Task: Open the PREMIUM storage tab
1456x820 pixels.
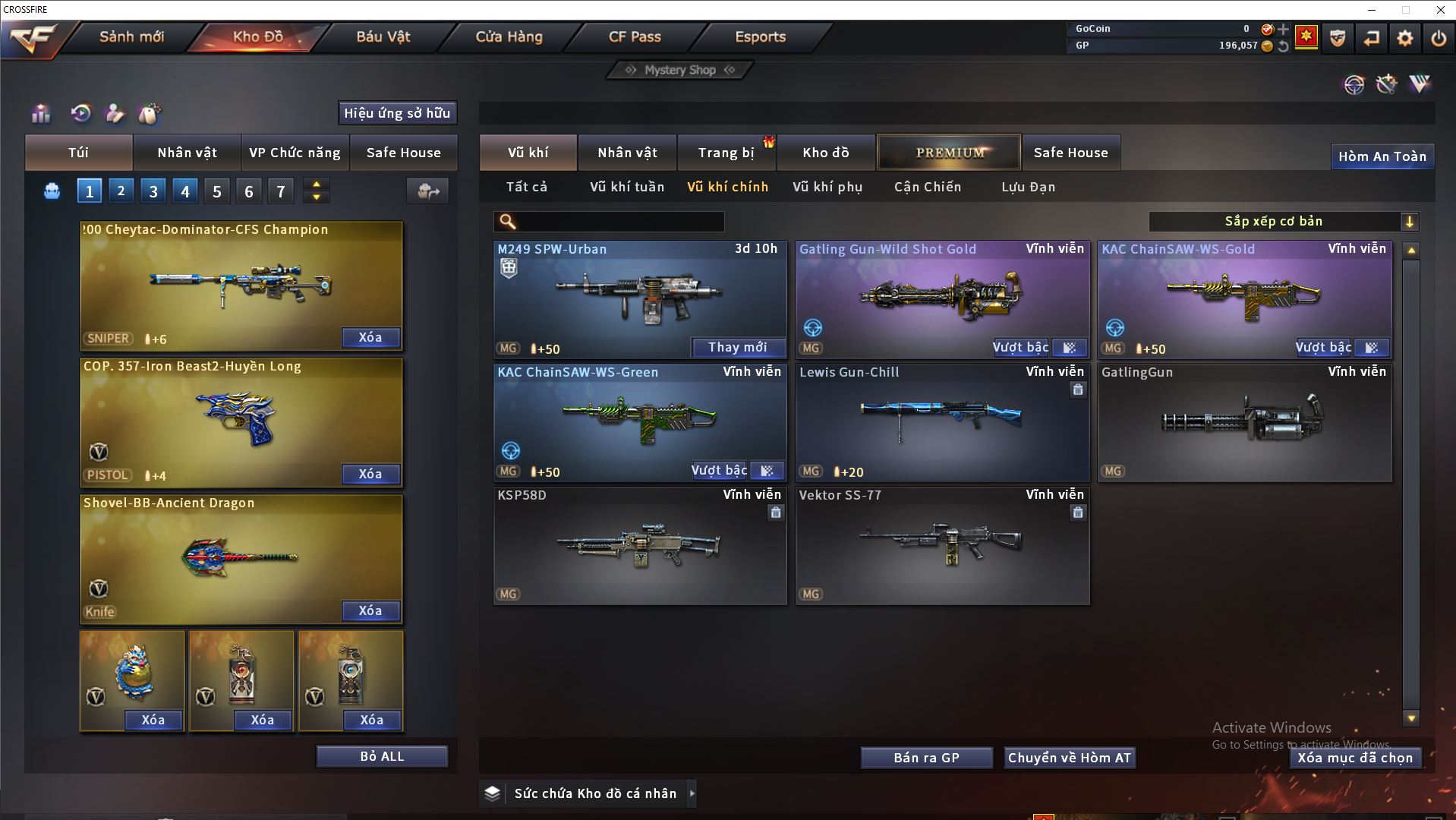Action: pos(949,153)
